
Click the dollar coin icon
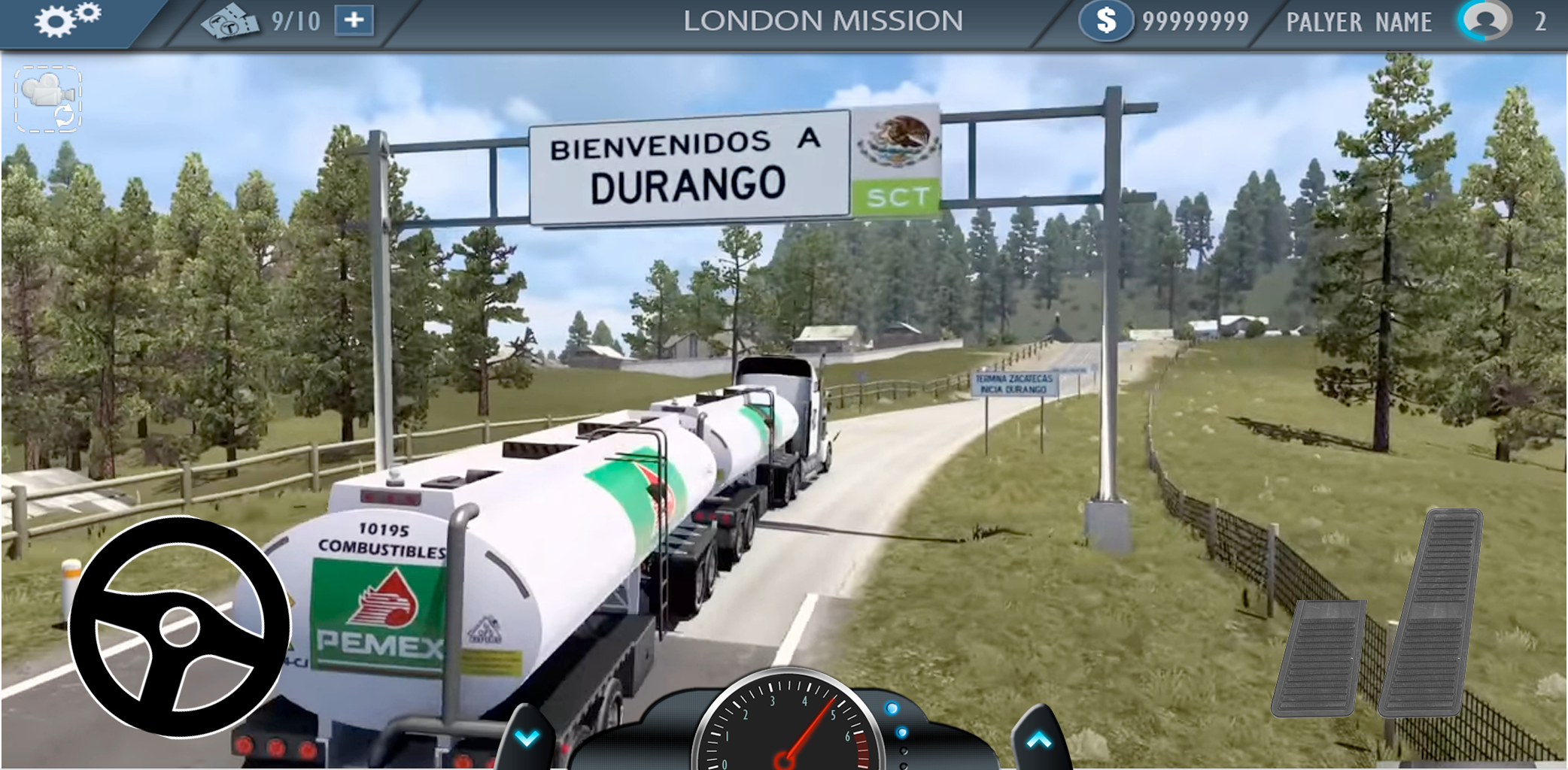click(1106, 20)
